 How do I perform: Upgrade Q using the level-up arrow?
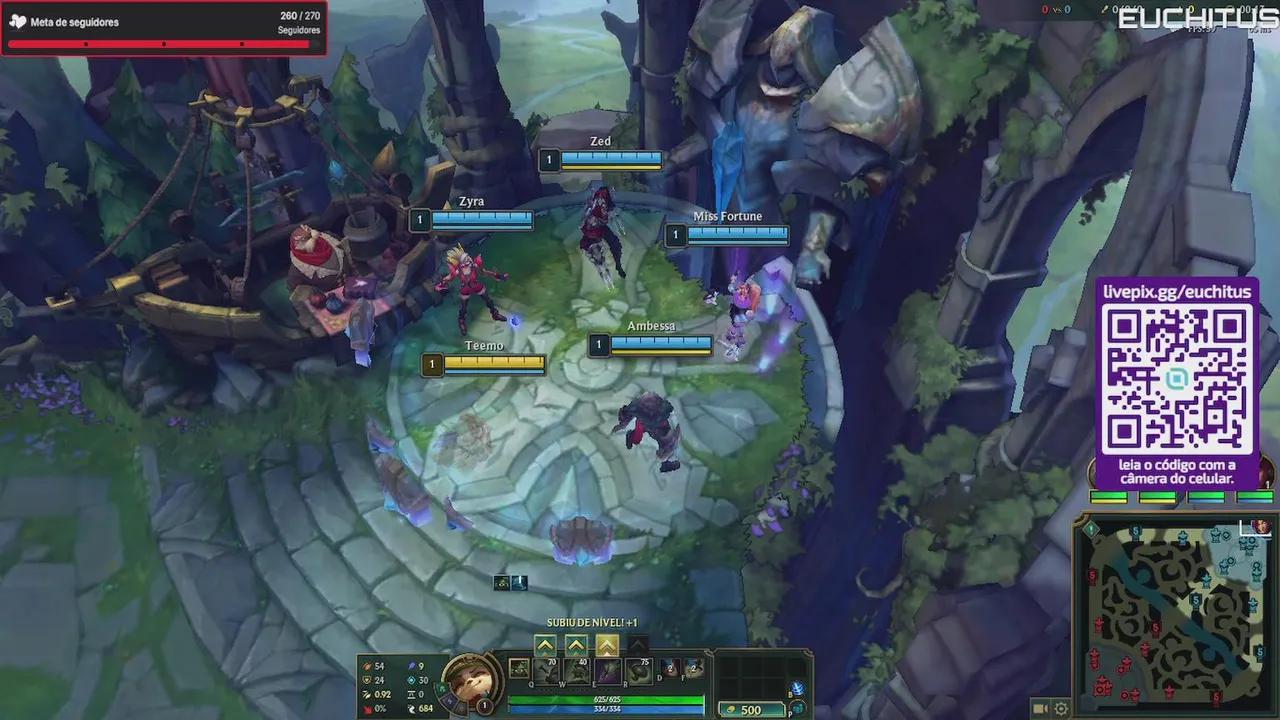point(545,644)
